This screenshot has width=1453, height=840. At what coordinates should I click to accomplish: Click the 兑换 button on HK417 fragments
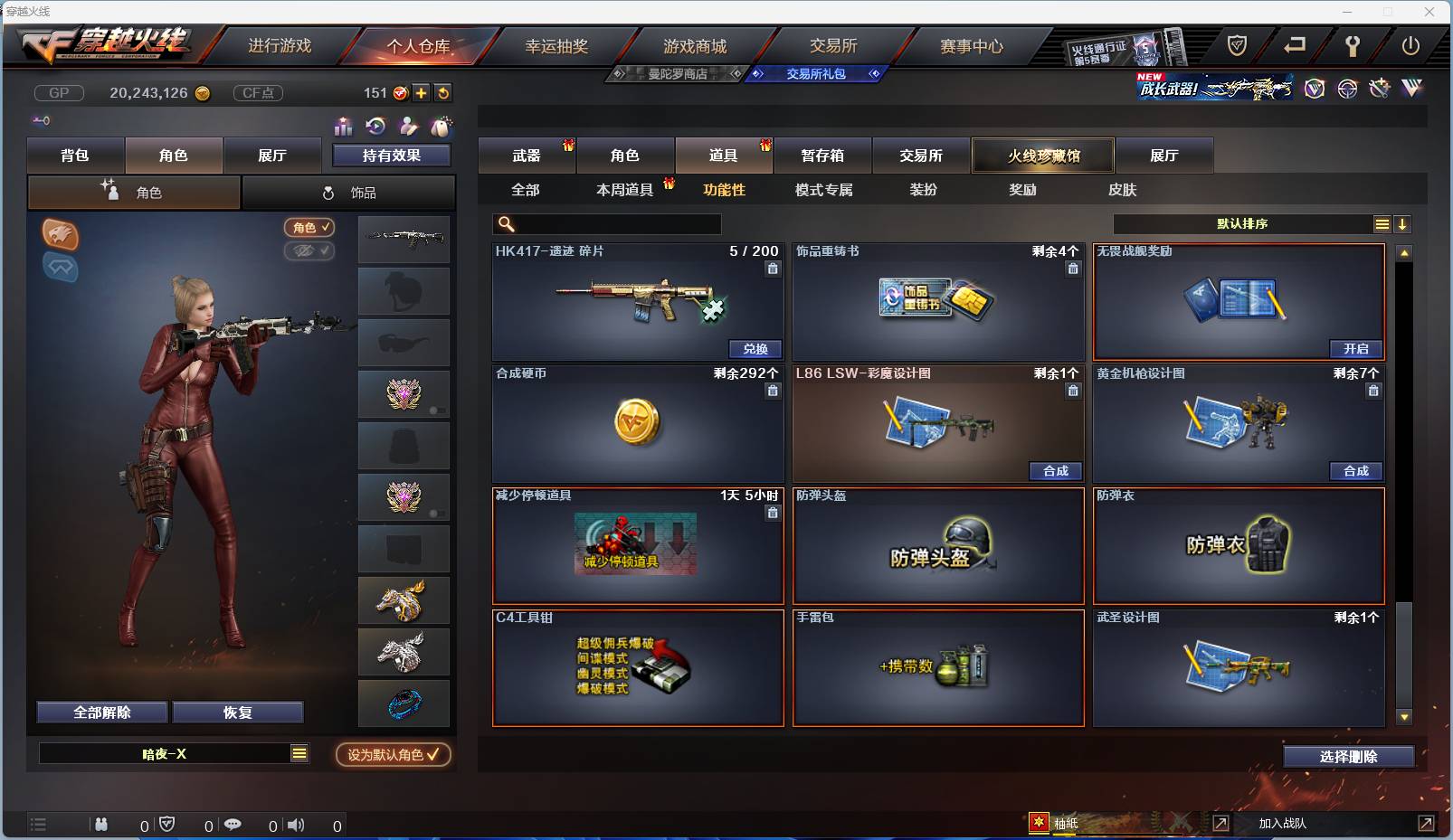click(x=755, y=349)
